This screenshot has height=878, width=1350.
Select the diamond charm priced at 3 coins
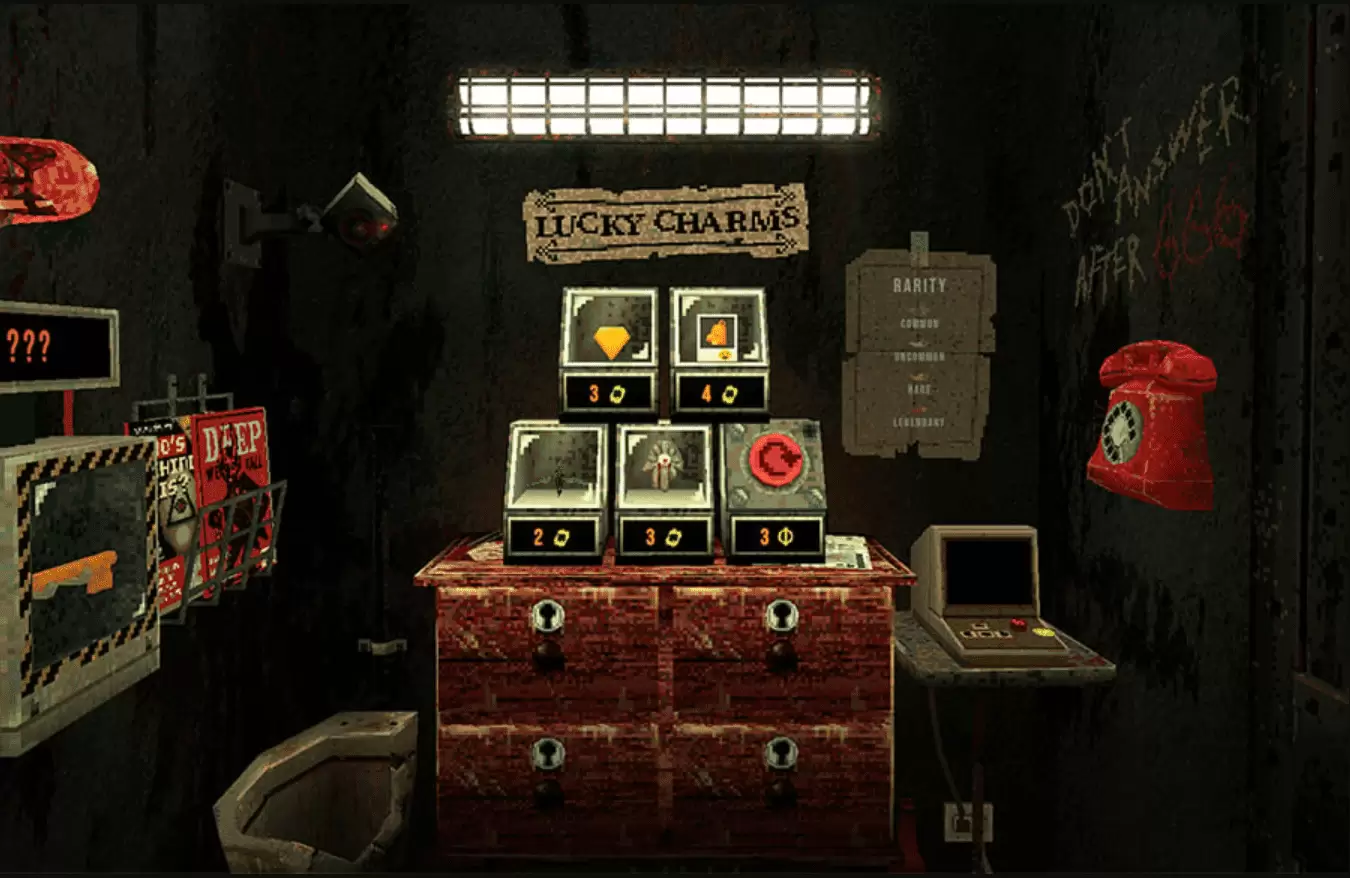point(610,340)
